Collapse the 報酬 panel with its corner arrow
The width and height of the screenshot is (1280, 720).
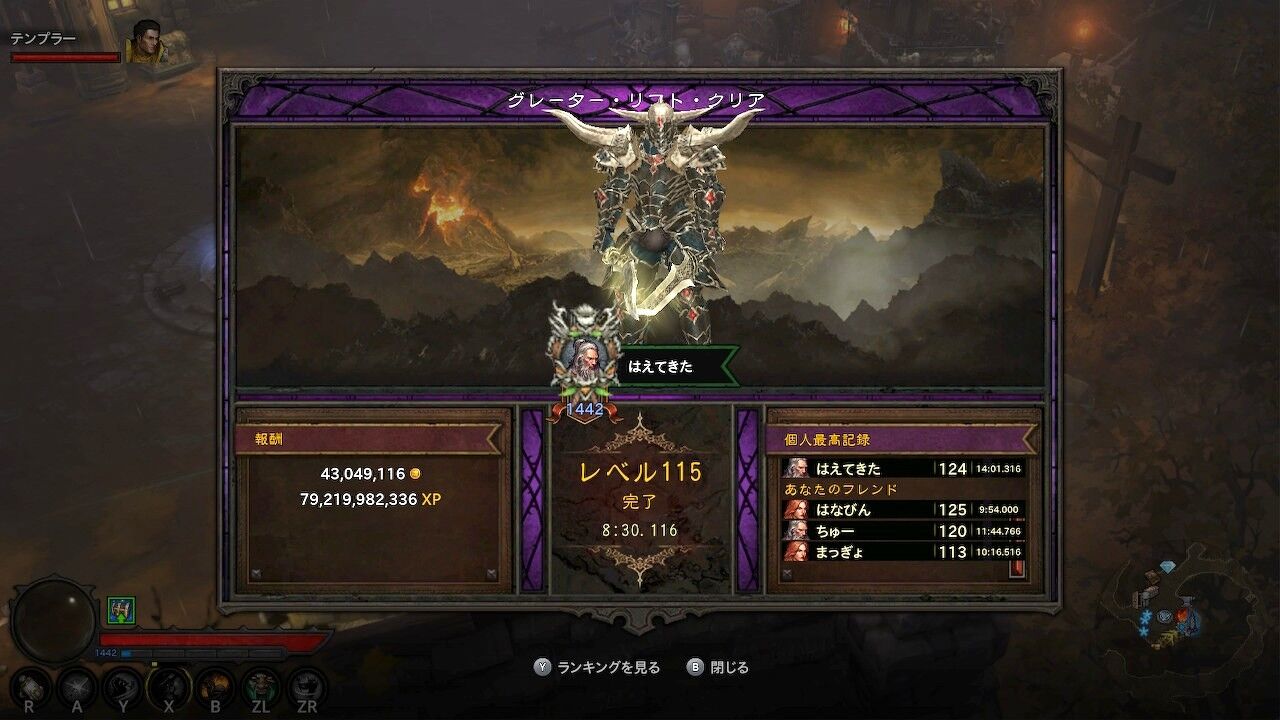click(x=257, y=572)
